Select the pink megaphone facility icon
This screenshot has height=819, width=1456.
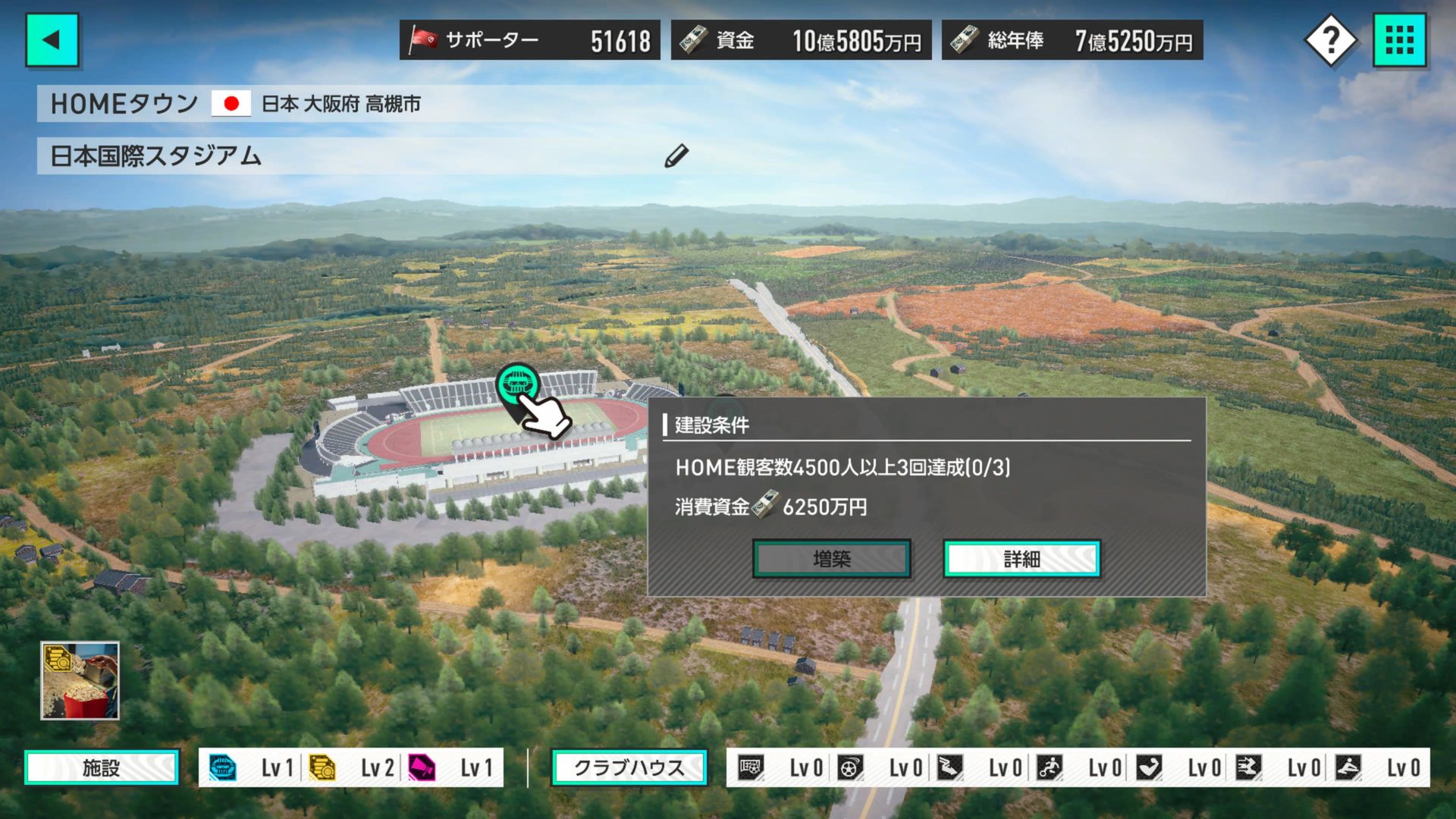point(422,767)
